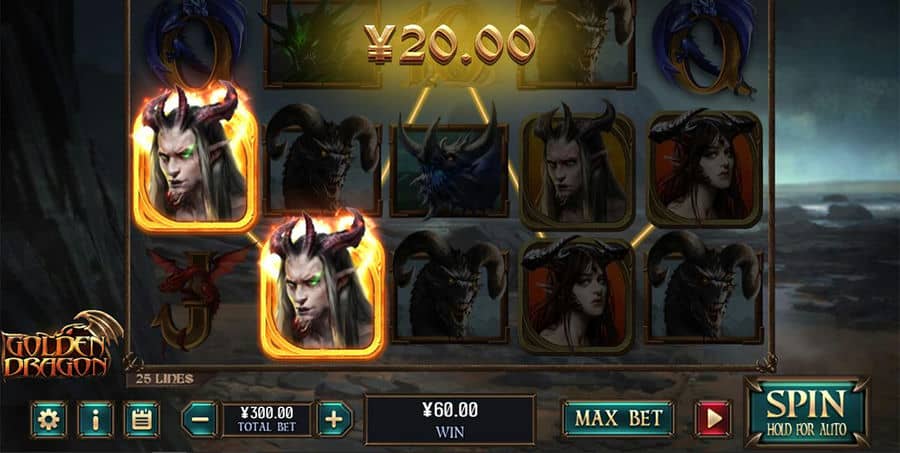Decrease total bet with minus button
Viewport: 900px width, 453px height.
(x=200, y=419)
